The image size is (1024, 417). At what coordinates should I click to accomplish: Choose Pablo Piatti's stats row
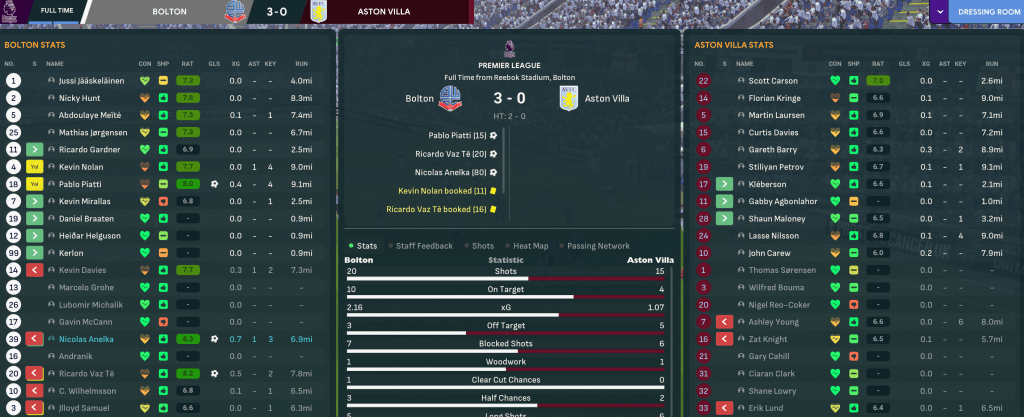(x=81, y=184)
